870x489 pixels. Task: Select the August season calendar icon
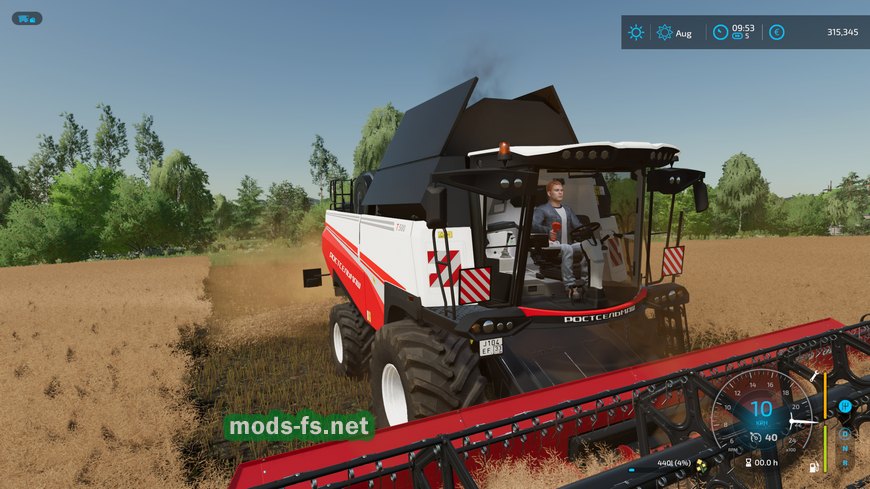point(665,32)
